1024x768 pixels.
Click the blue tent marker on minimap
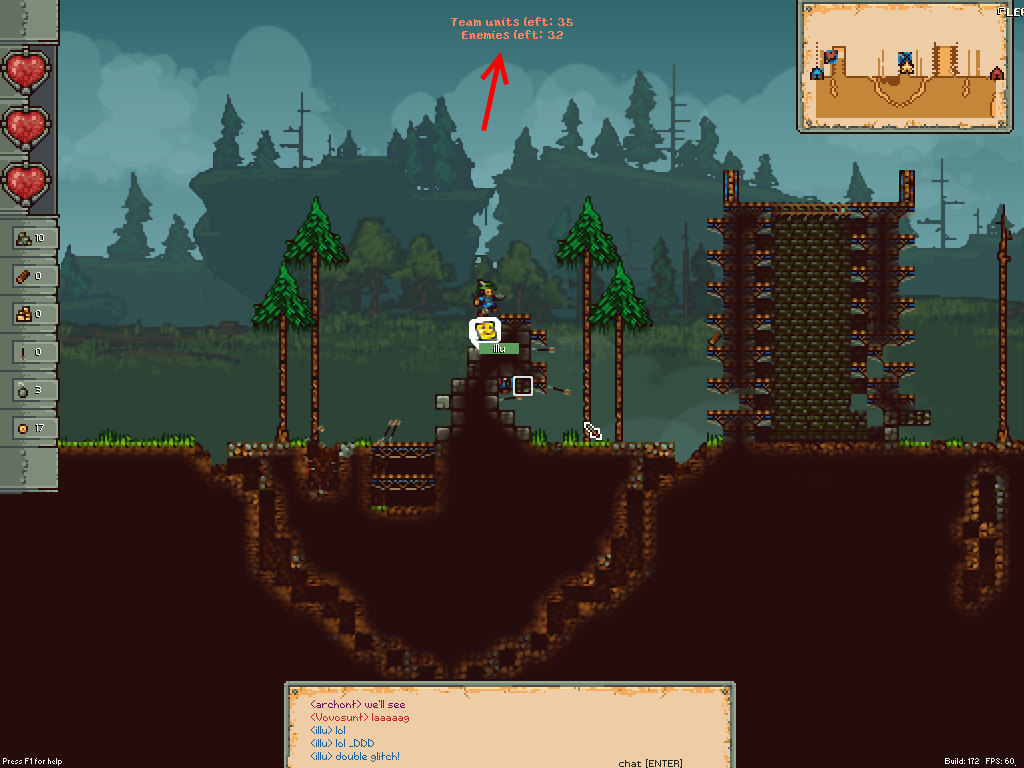coord(817,73)
